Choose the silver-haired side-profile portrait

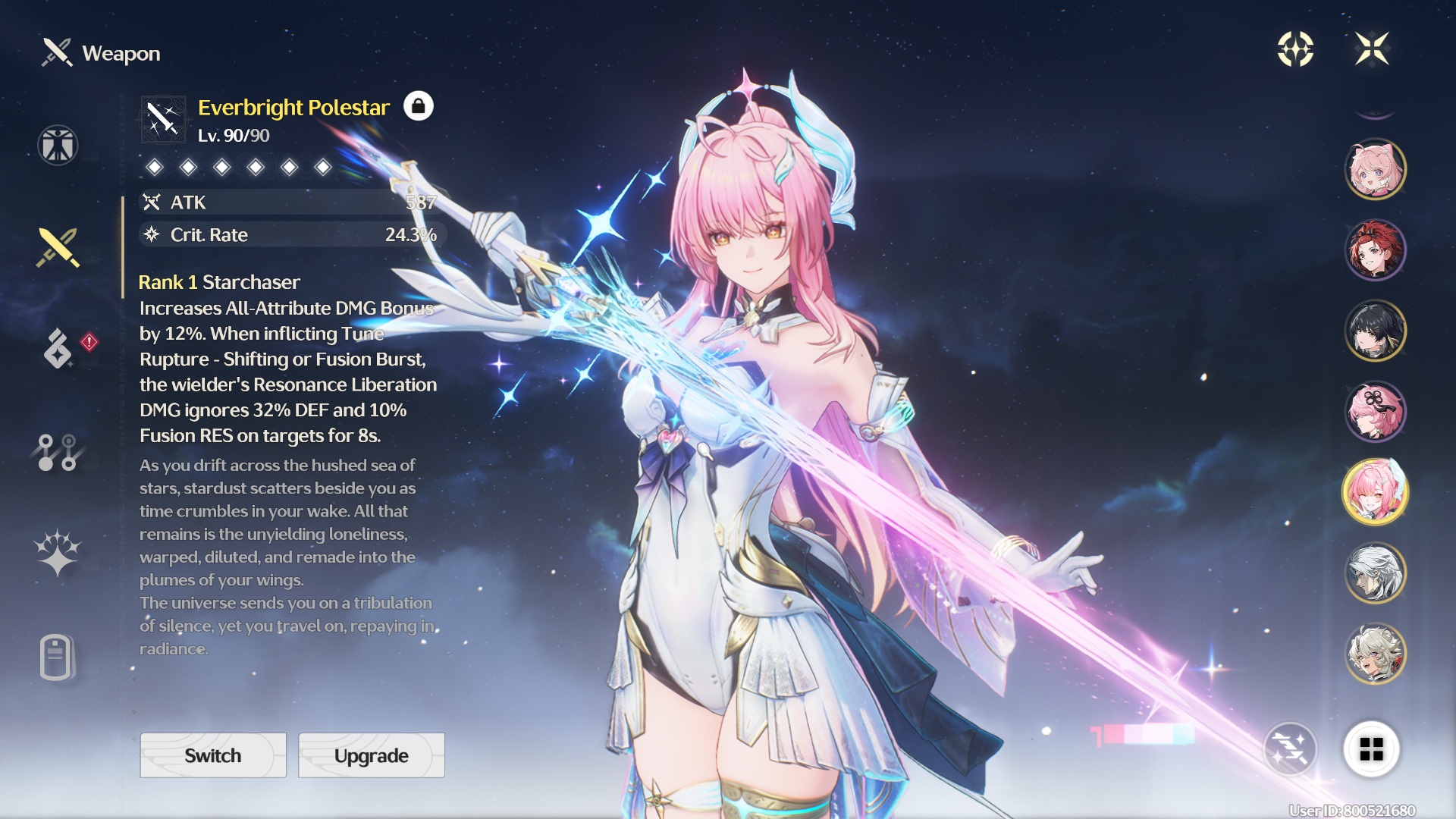click(x=1375, y=573)
